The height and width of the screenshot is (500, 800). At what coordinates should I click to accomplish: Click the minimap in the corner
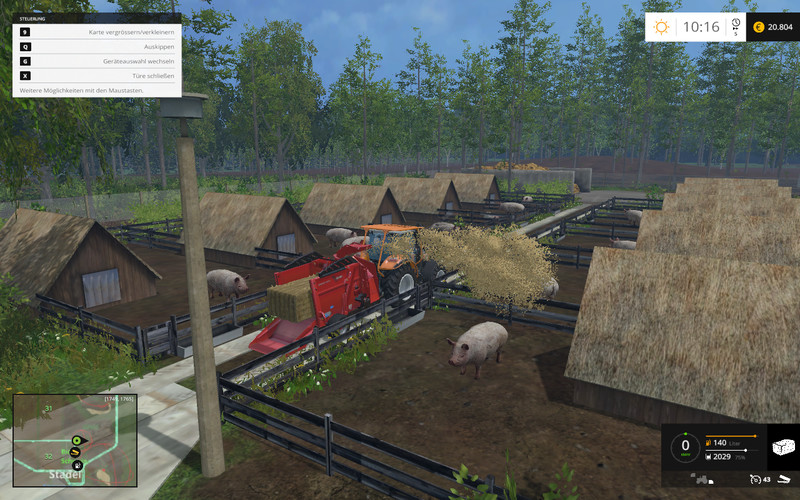[74, 437]
